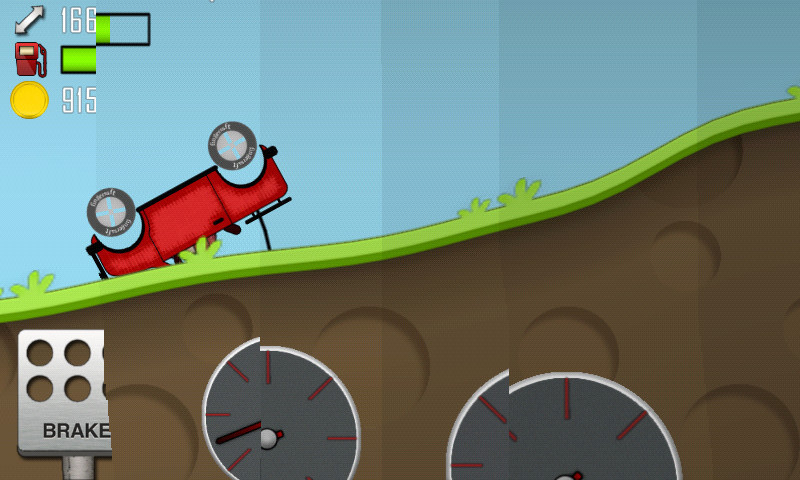Tap the BRAKE pedal
The height and width of the screenshot is (480, 800).
click(64, 393)
